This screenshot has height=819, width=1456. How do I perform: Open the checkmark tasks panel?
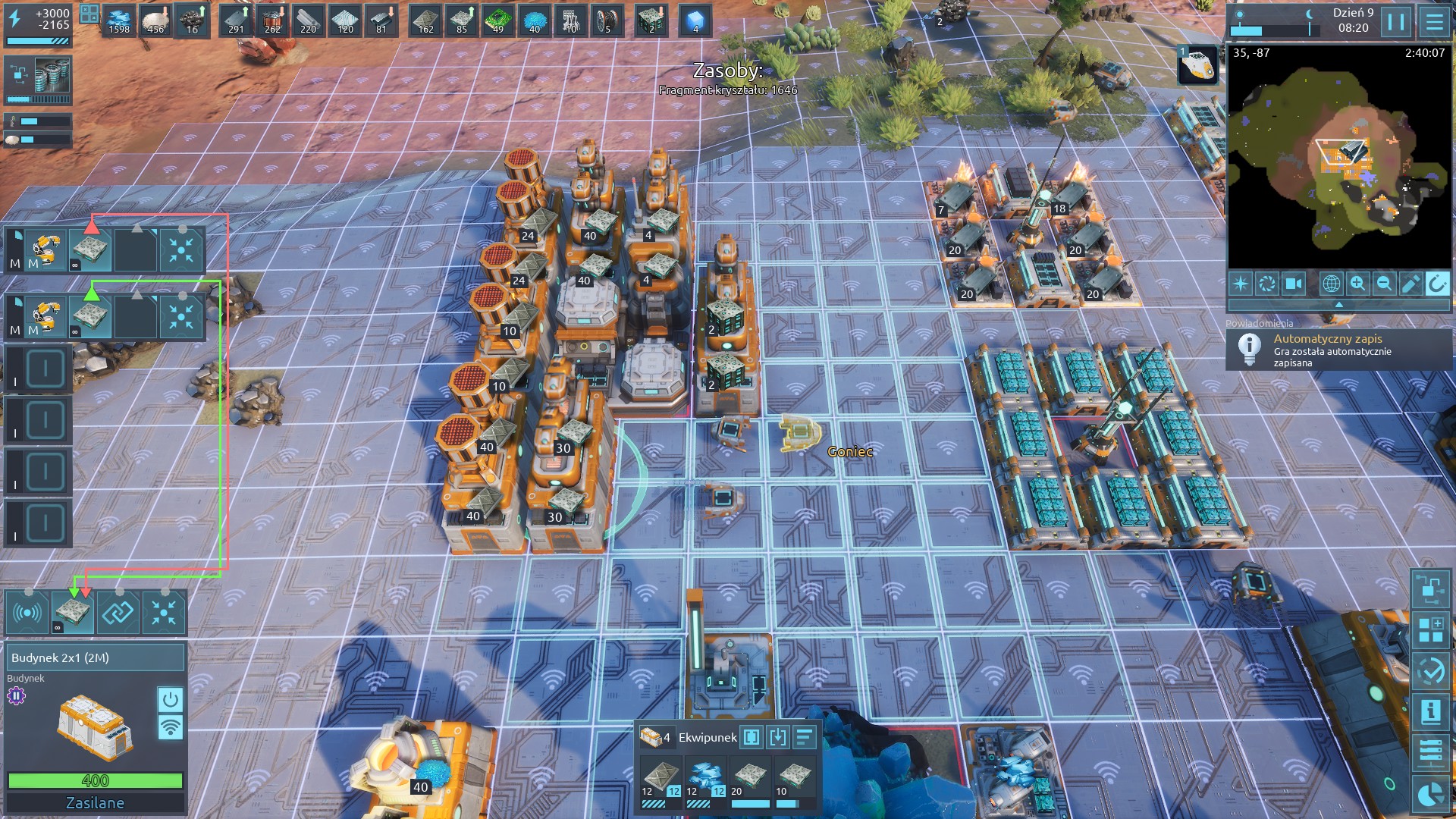point(1430,671)
